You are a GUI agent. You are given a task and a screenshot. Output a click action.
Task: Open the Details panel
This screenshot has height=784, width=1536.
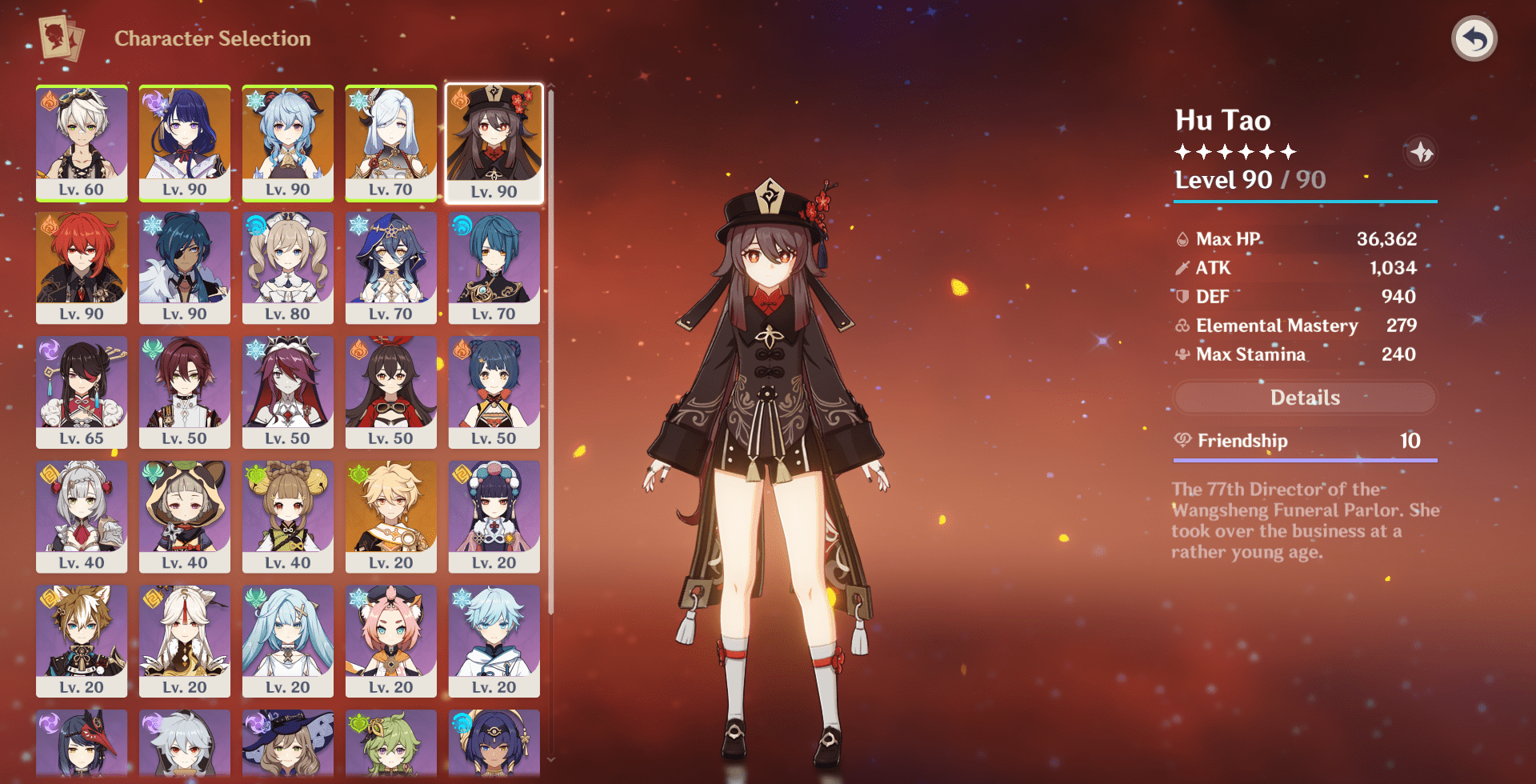click(x=1304, y=398)
